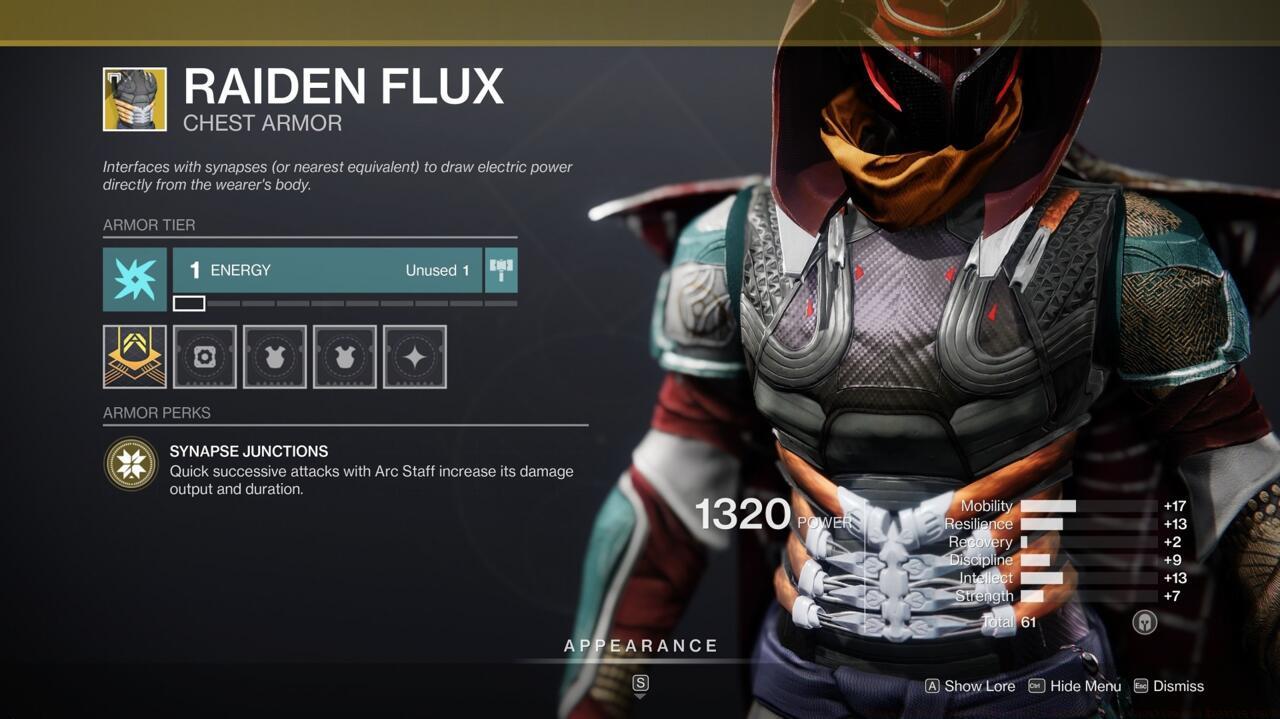Select the Arc energy type icon

[134, 279]
